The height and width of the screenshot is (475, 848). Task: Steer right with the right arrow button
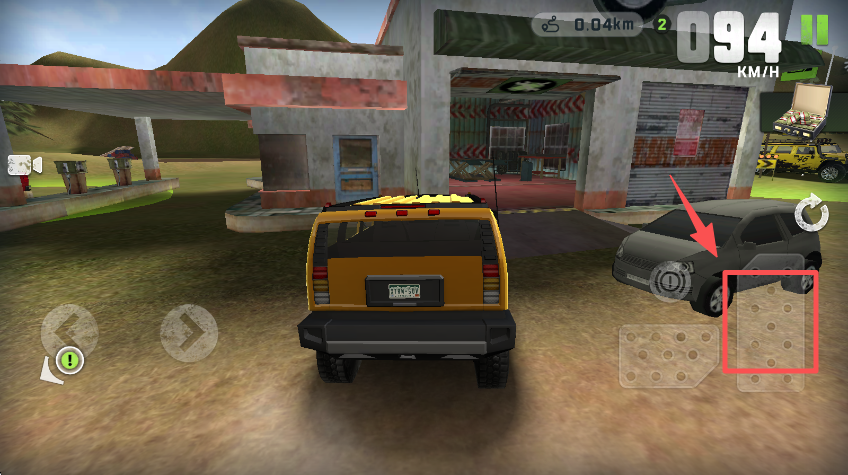coord(189,332)
